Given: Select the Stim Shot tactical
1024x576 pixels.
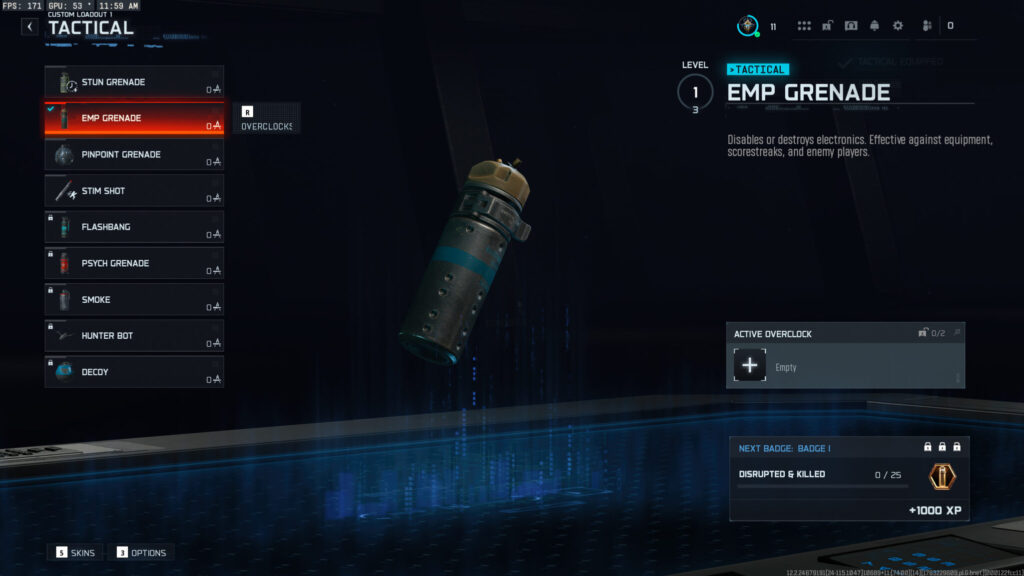Looking at the screenshot, I should 134,191.
